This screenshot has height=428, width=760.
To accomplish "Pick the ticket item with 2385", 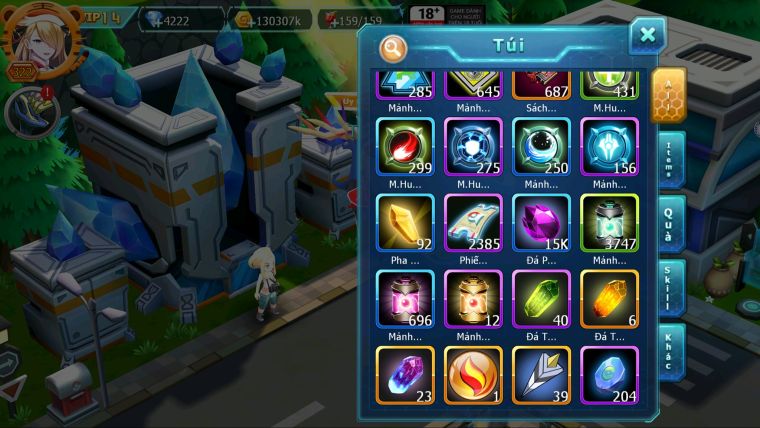I will [x=473, y=222].
